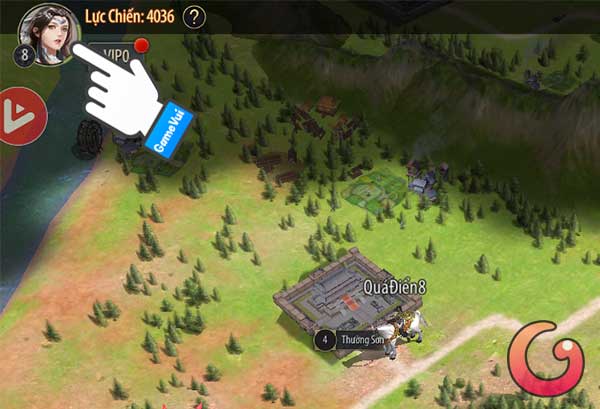
Task: Select the Thường Sơn hero unit label
Action: [x=358, y=340]
